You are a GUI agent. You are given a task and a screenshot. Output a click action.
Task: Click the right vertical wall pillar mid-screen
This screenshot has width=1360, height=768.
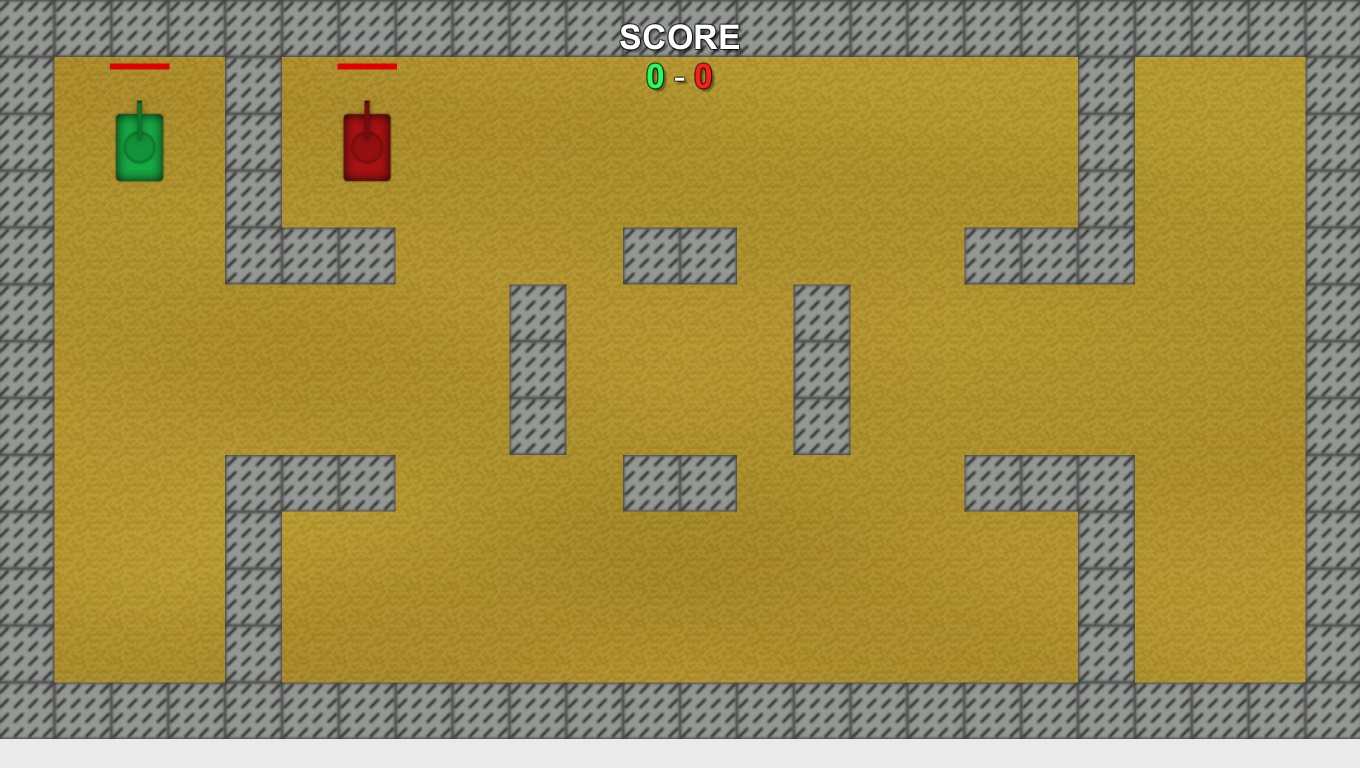pos(820,368)
